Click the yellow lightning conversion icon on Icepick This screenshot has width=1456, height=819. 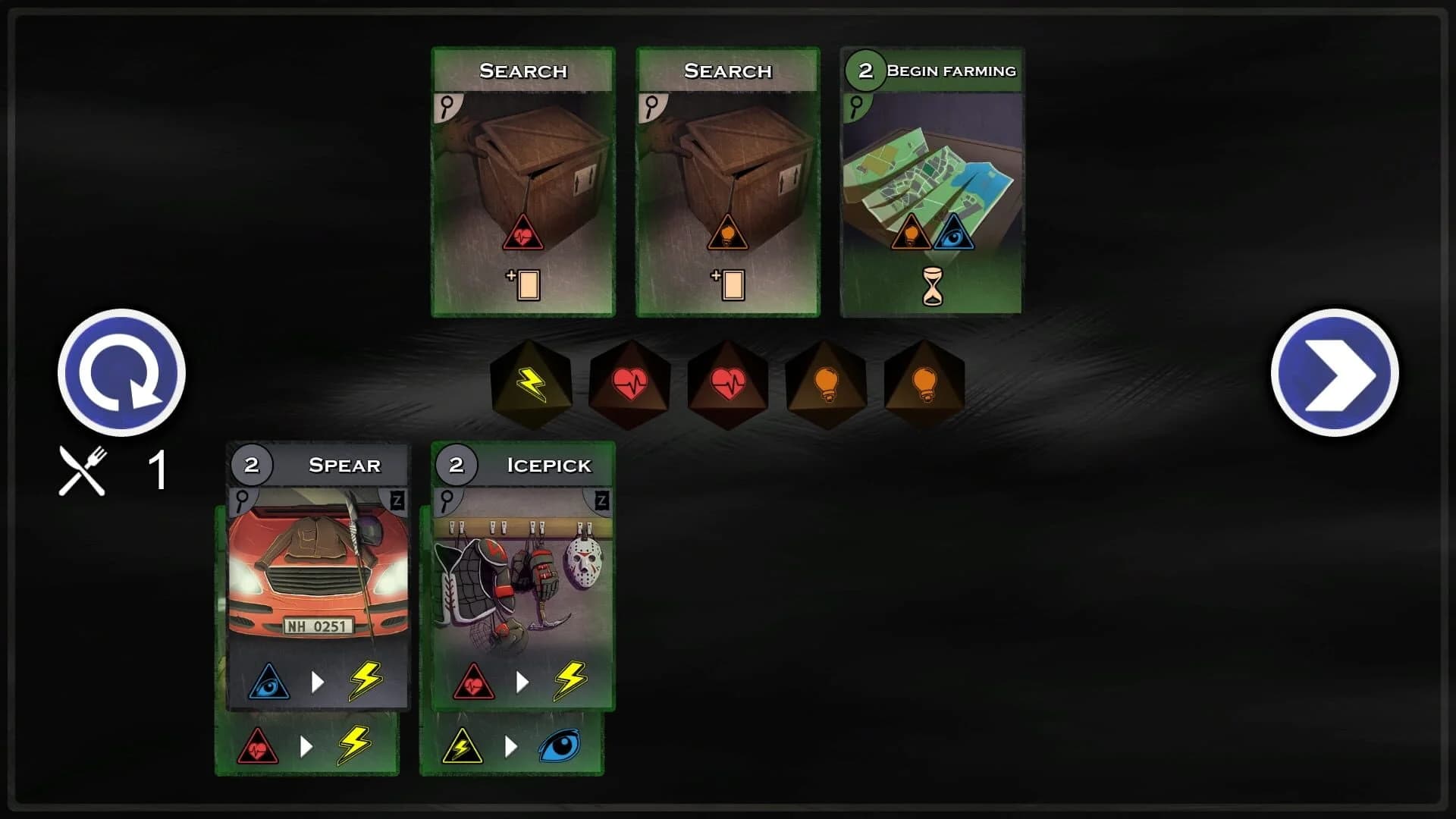(x=570, y=680)
